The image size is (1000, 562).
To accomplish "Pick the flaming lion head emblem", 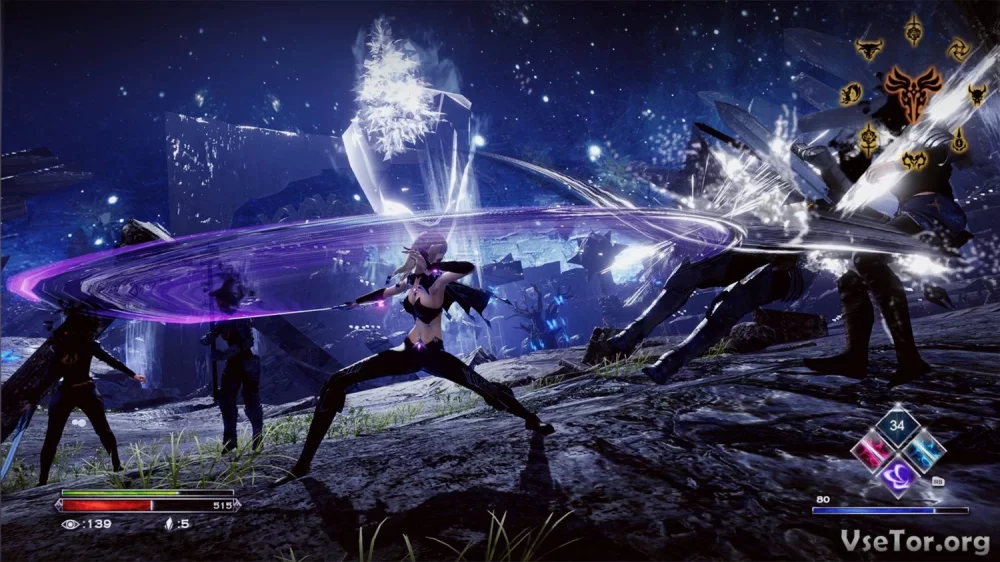I will [851, 94].
